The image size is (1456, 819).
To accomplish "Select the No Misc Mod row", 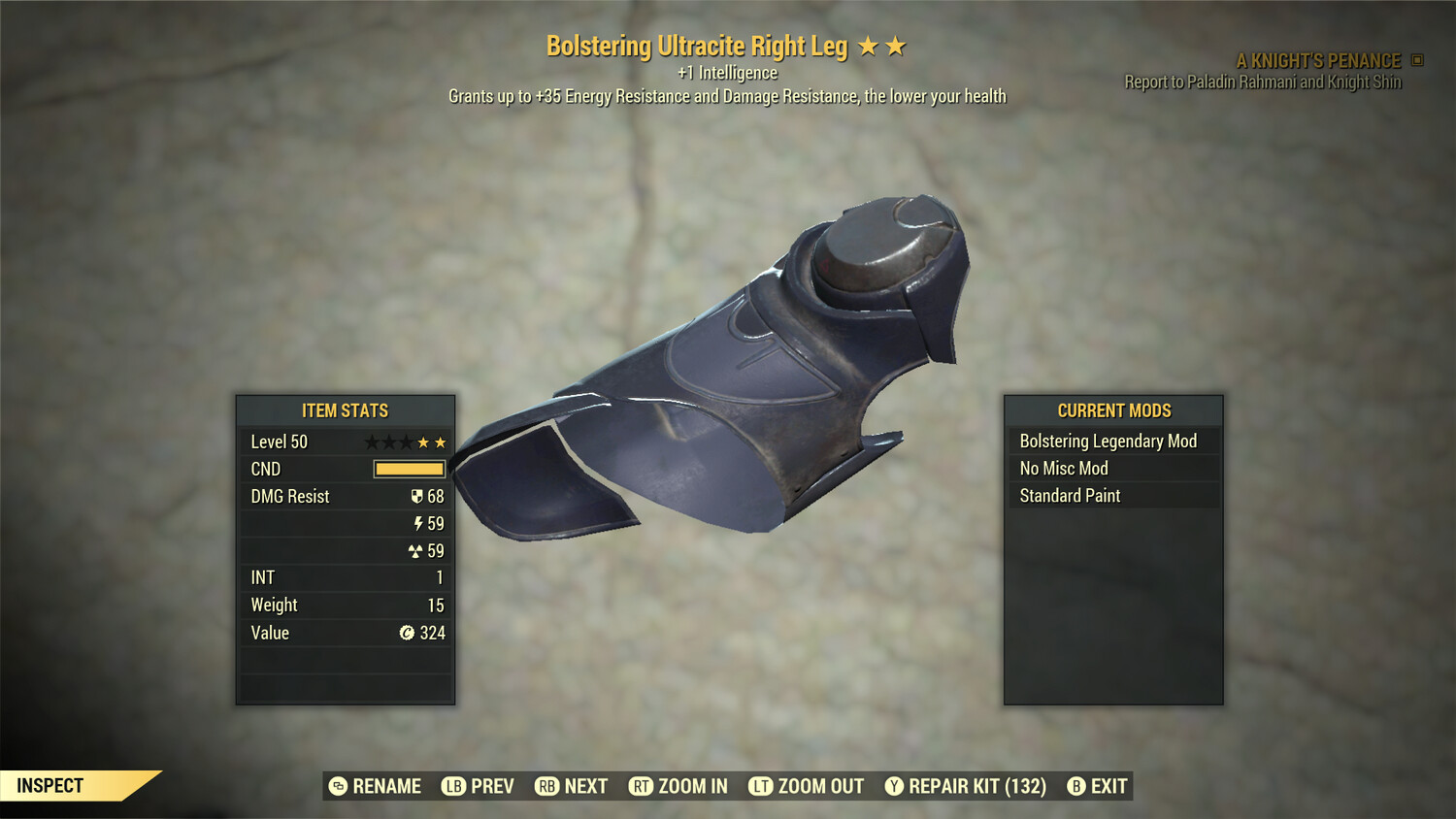I will (1112, 469).
